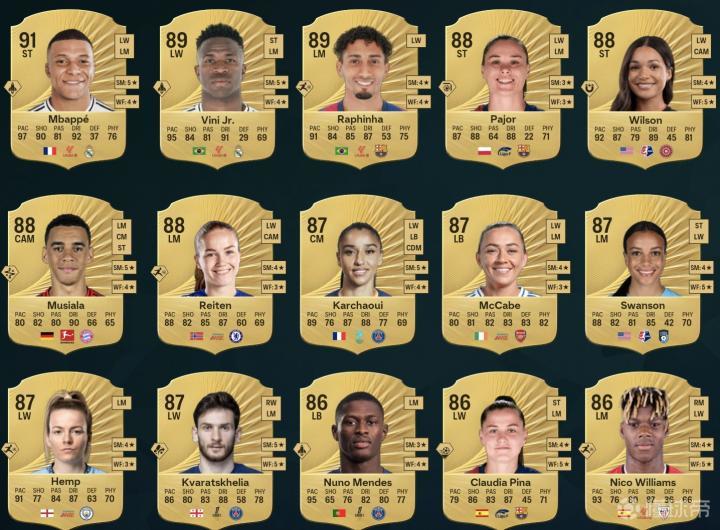Choose the Musiala 88 CAM card

click(67, 270)
